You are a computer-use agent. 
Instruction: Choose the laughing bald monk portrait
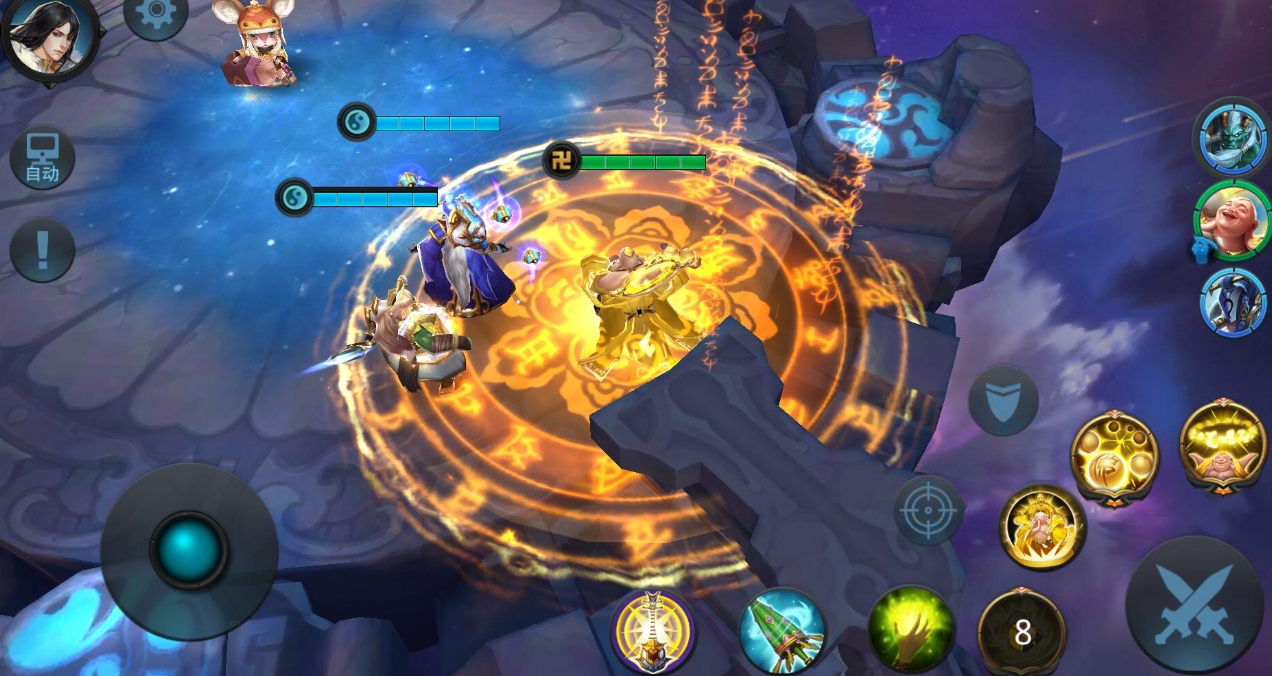click(x=1230, y=220)
